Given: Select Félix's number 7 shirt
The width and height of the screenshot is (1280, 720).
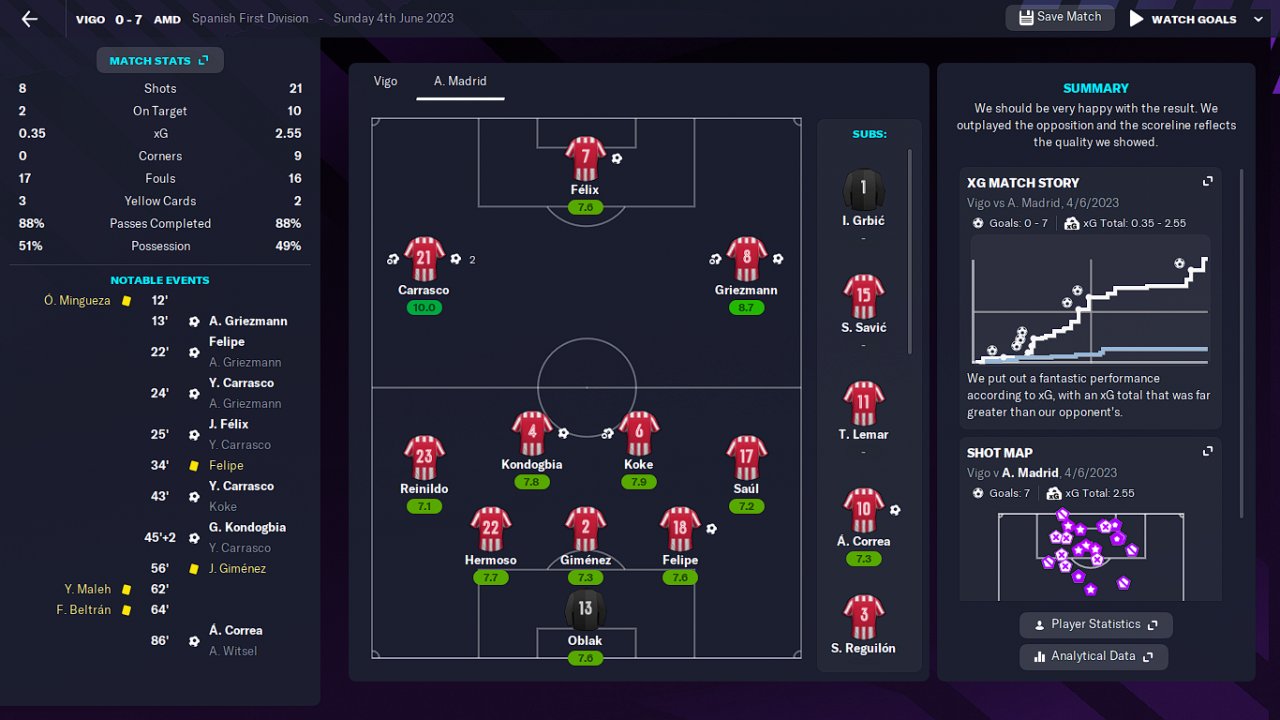Looking at the screenshot, I should point(585,158).
